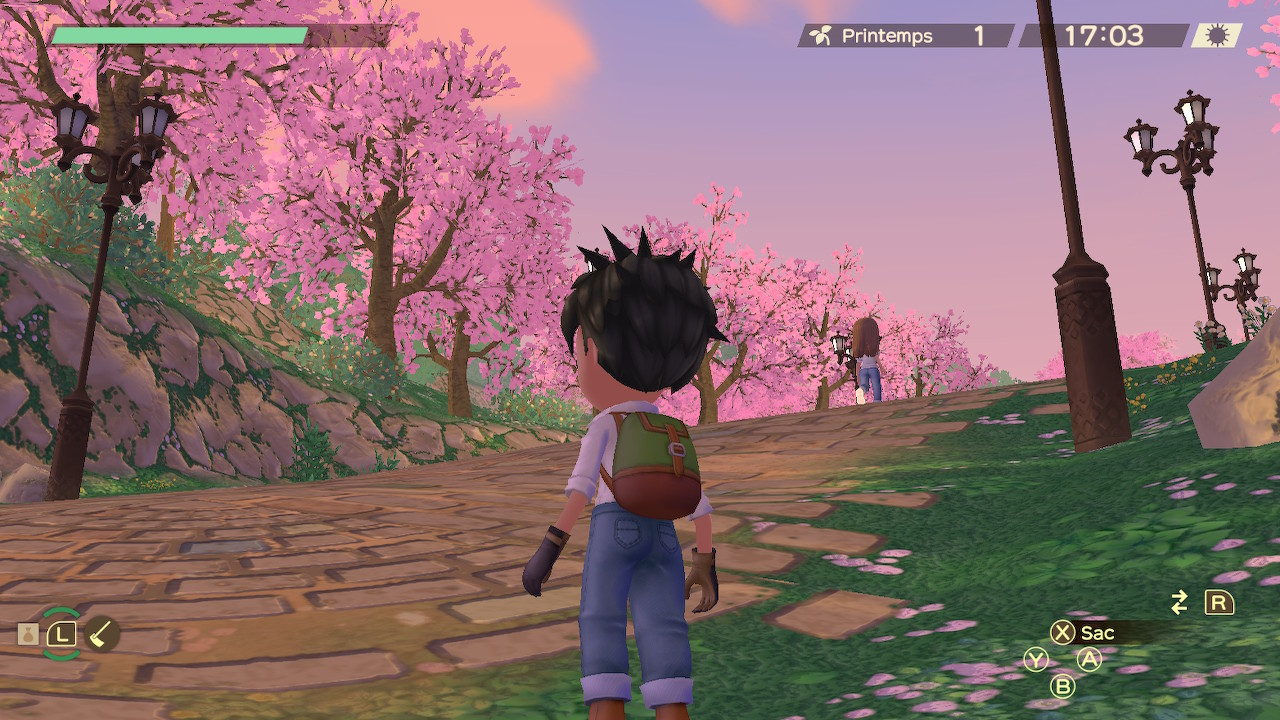Viewport: 1280px width, 720px height.
Task: Click the swap arrows icon
Action: click(1180, 602)
